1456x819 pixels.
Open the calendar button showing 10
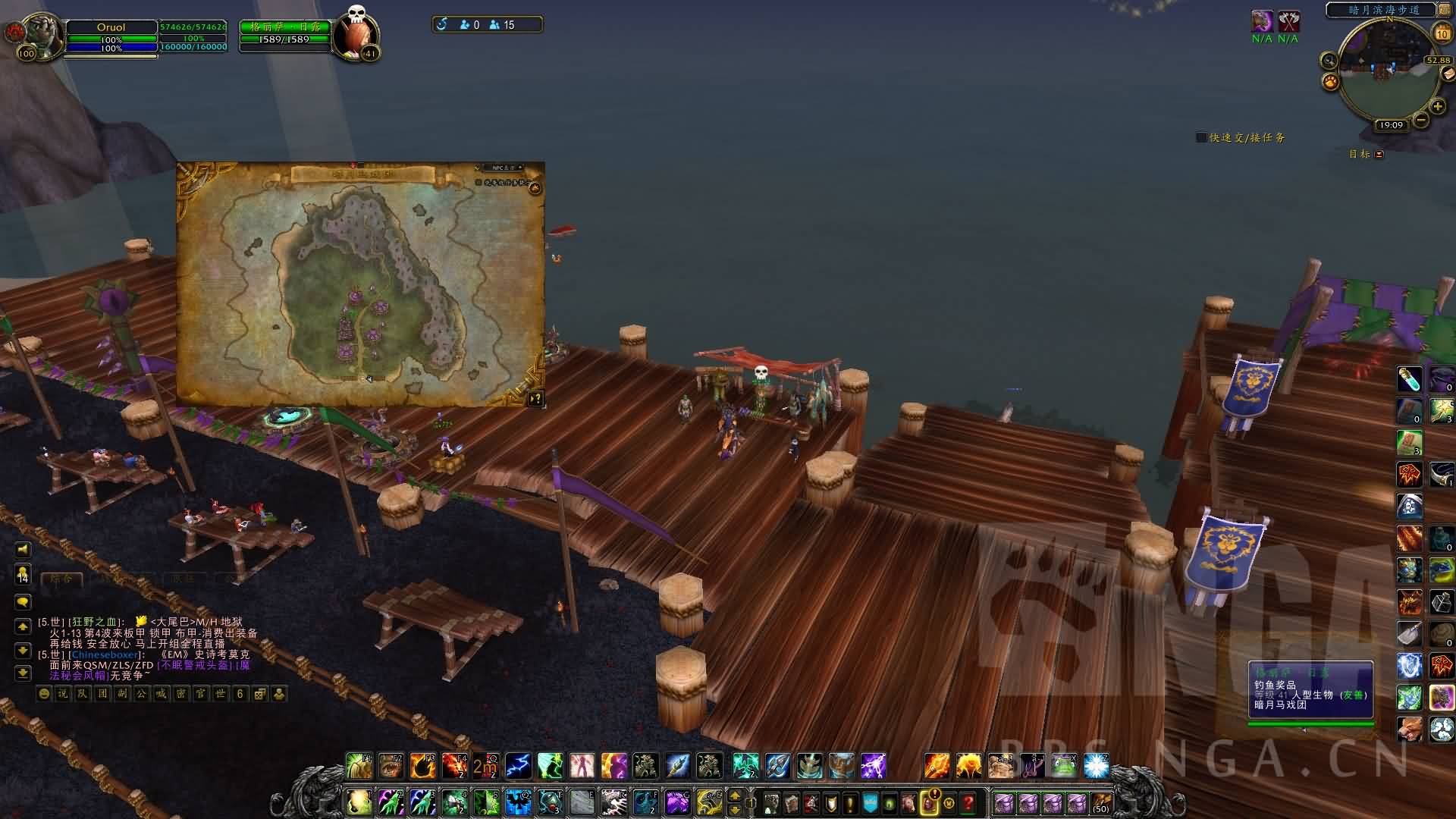click(x=1442, y=33)
